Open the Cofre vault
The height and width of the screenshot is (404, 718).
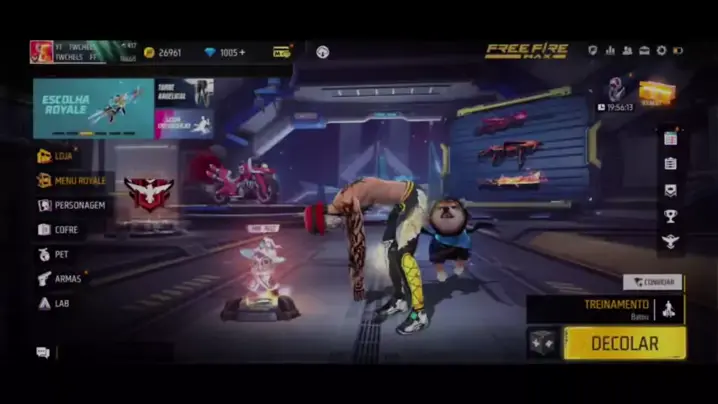[x=60, y=229]
